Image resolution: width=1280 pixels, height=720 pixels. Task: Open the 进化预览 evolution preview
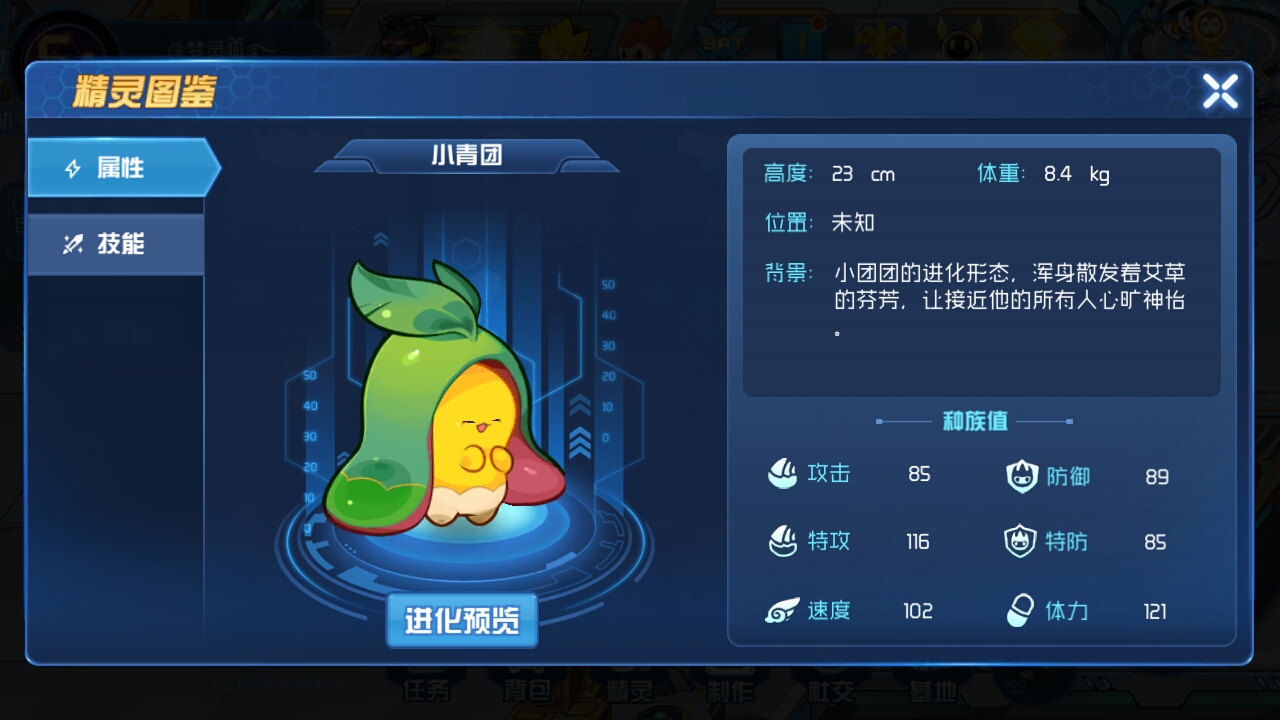click(461, 620)
